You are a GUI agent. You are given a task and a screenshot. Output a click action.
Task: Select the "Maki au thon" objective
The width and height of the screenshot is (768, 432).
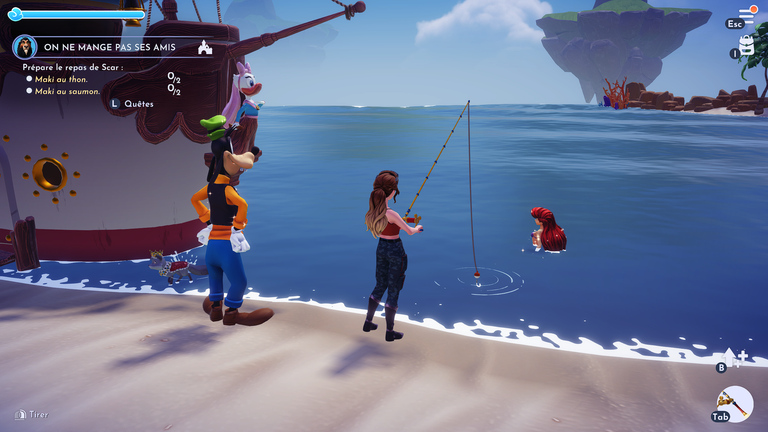tap(61, 79)
